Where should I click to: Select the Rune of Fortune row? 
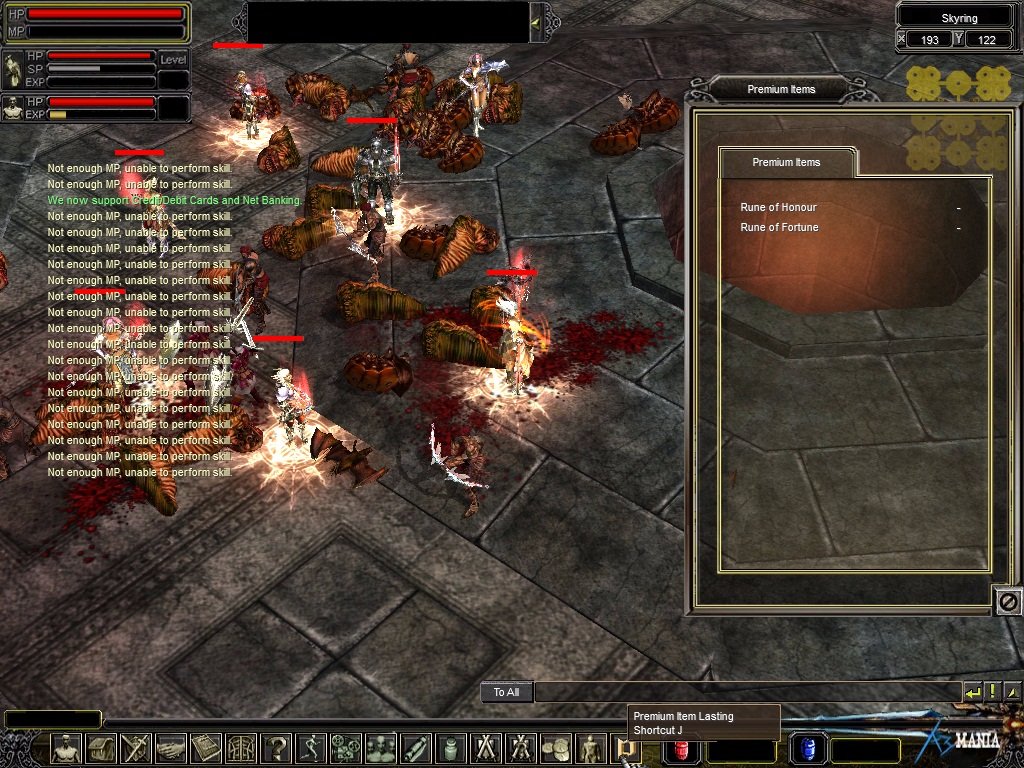click(779, 227)
